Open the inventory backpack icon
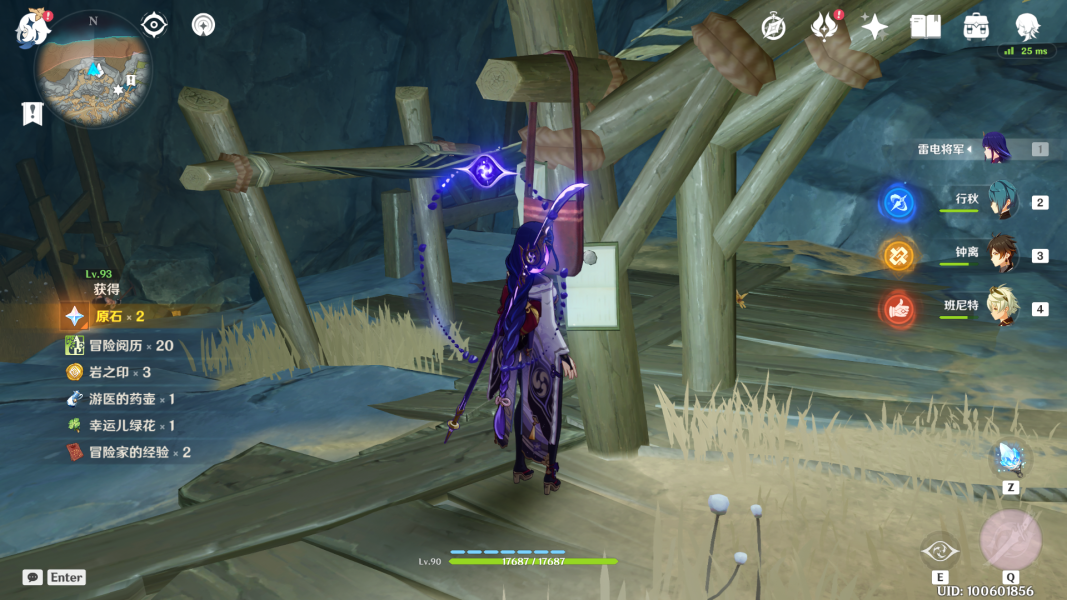 pyautogui.click(x=976, y=27)
